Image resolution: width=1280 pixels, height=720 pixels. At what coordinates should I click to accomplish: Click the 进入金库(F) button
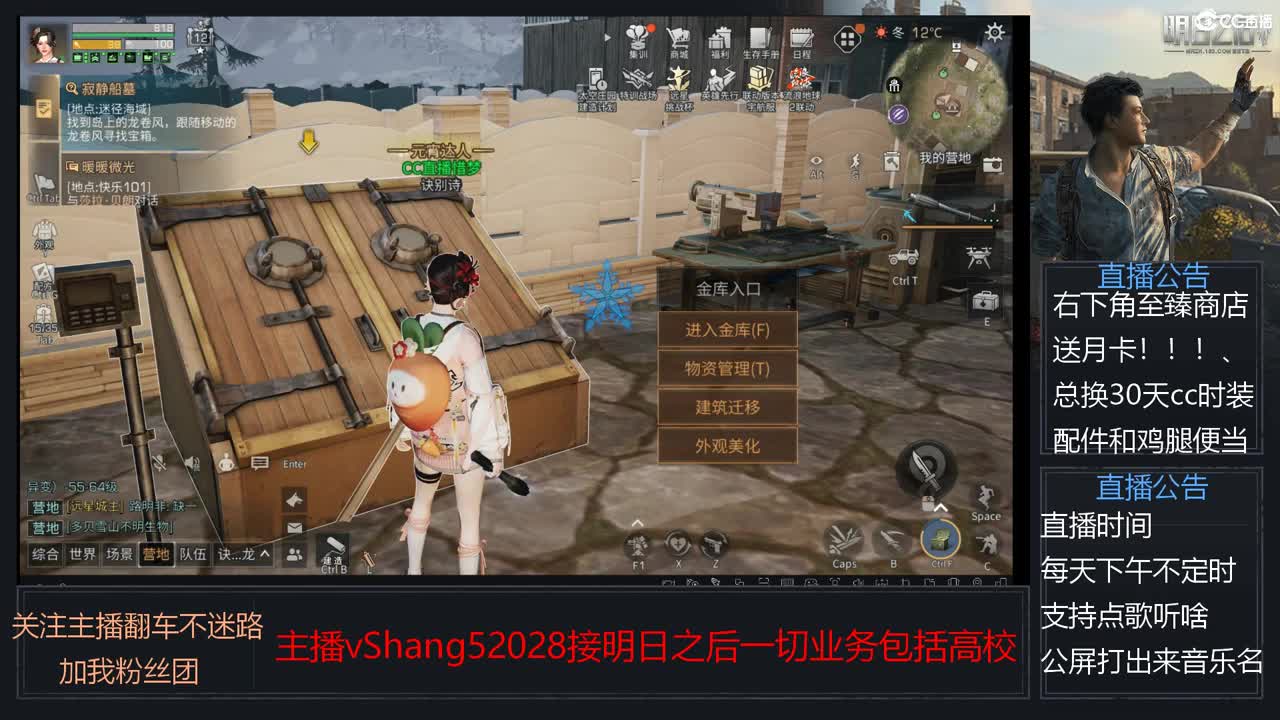pyautogui.click(x=728, y=330)
